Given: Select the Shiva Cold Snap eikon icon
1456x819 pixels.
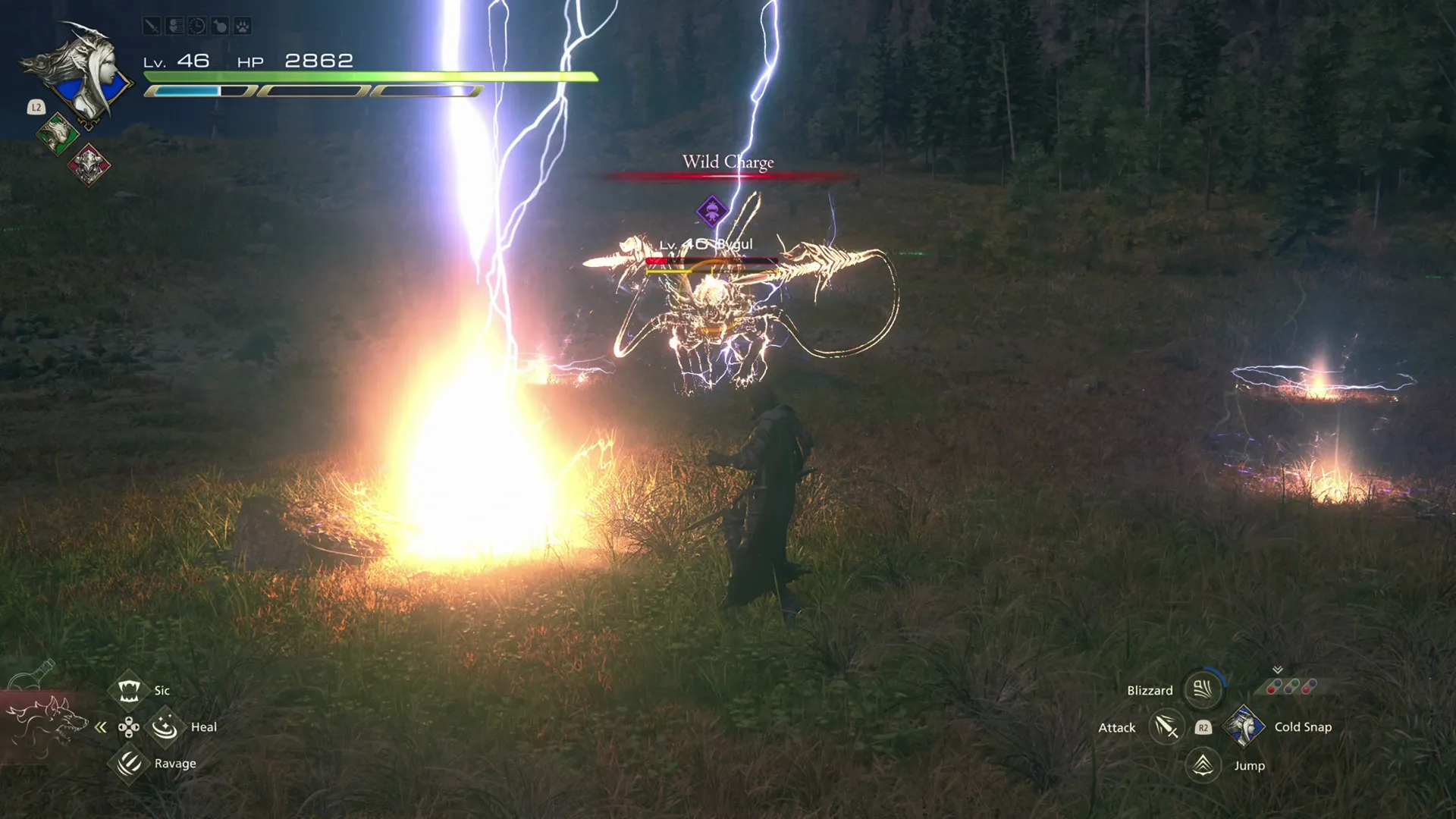Looking at the screenshot, I should tap(1244, 726).
